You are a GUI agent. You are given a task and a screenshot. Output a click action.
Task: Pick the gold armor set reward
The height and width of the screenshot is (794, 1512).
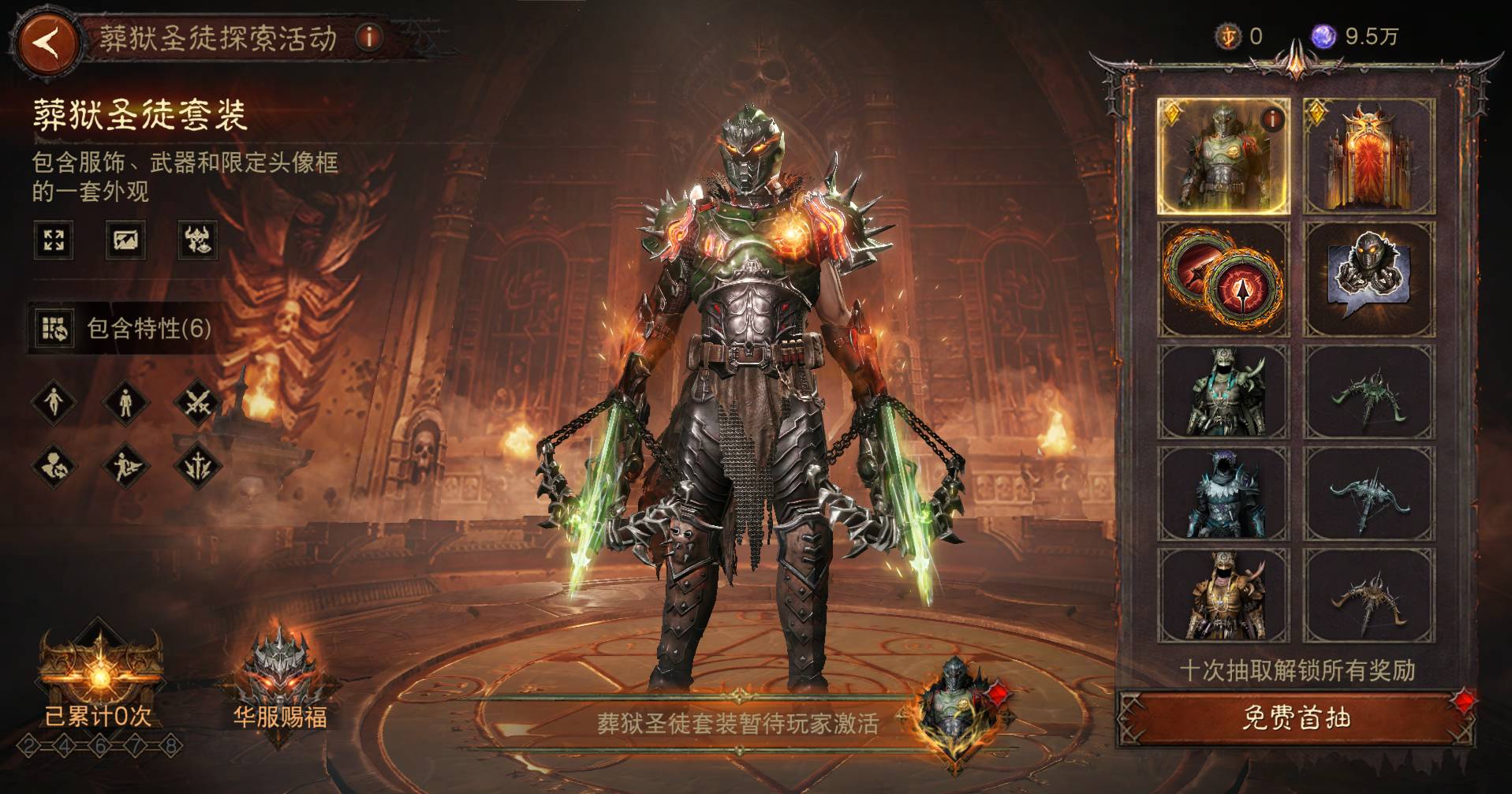pos(1223,596)
